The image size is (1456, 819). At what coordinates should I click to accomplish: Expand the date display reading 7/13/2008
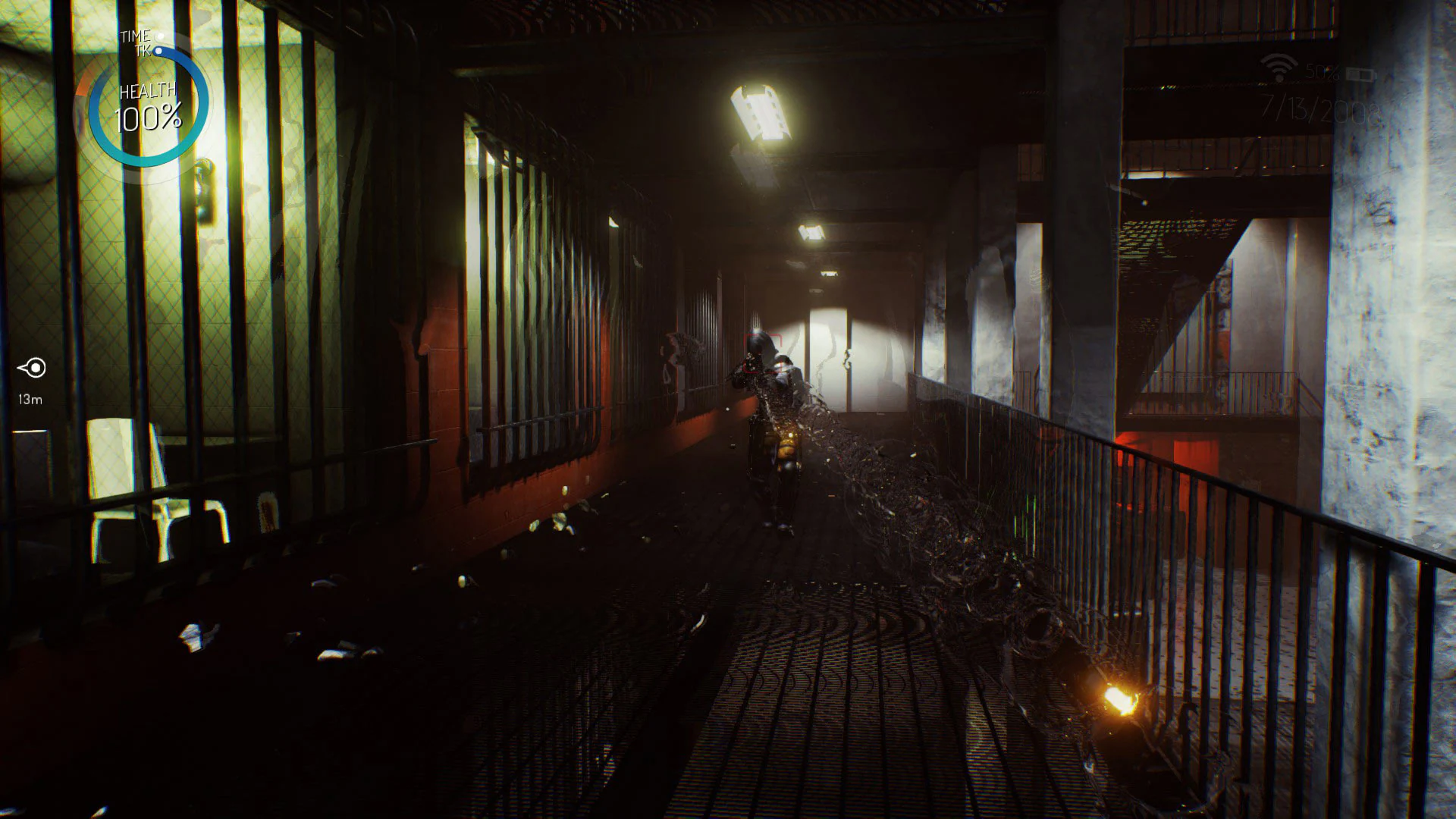[x=1319, y=109]
